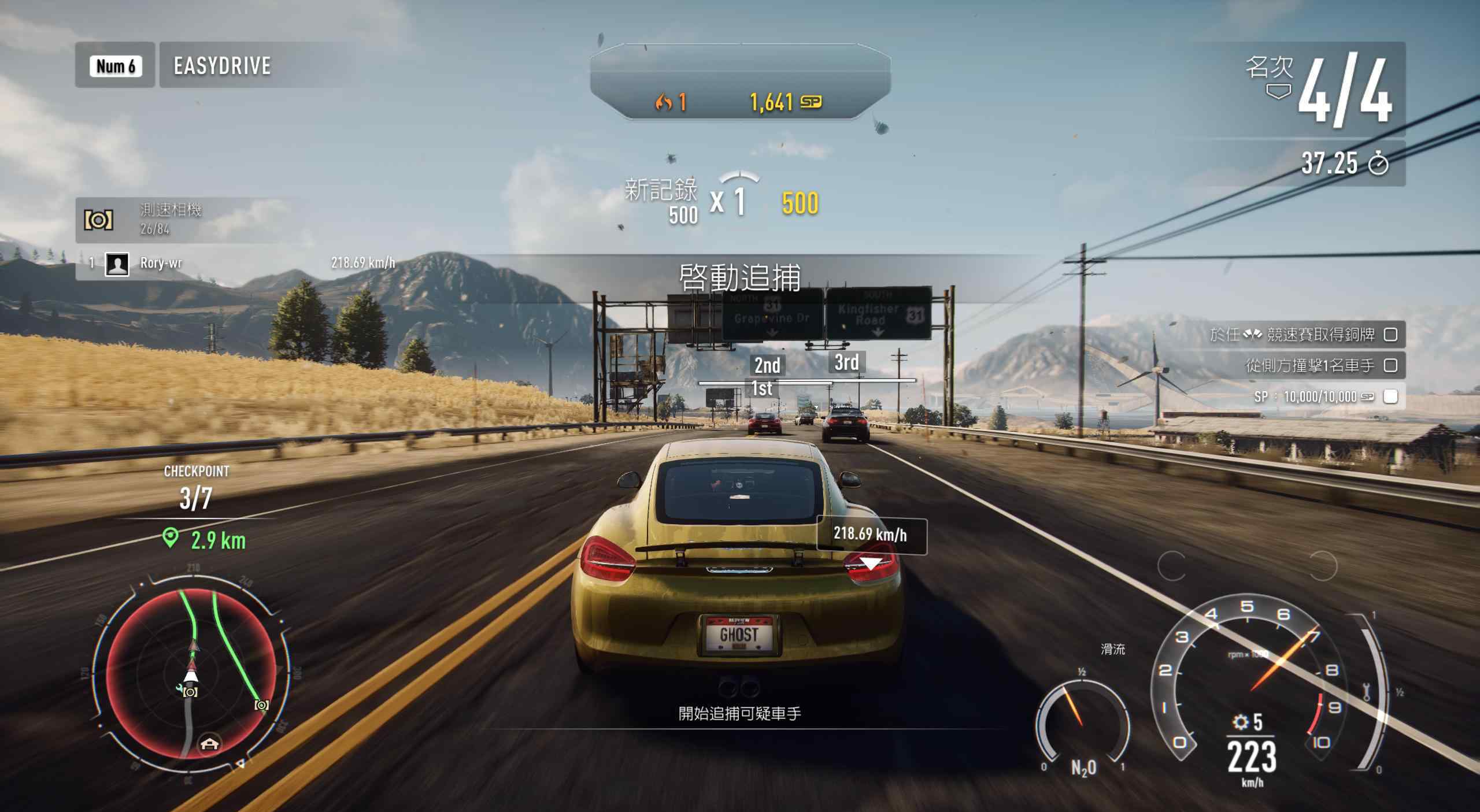Open the EasyDrive menu bar
This screenshot has height=812, width=1480.
point(222,65)
